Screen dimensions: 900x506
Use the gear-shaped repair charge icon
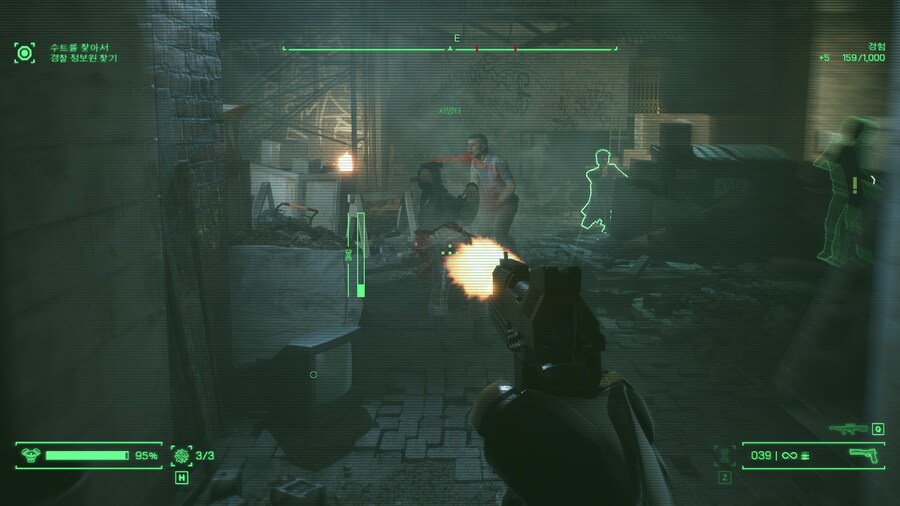pyautogui.click(x=181, y=455)
